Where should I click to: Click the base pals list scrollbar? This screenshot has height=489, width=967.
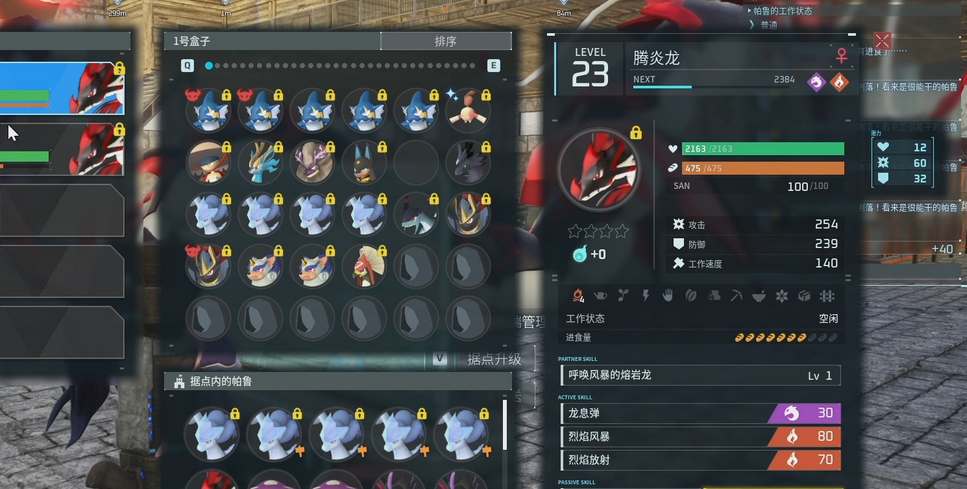(505, 425)
